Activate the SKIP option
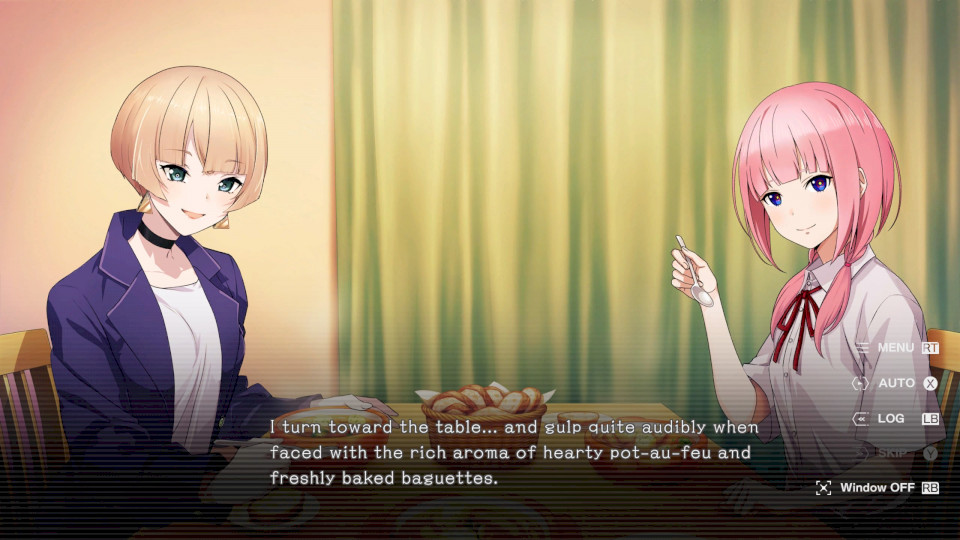This screenshot has height=540, width=960. 892,453
